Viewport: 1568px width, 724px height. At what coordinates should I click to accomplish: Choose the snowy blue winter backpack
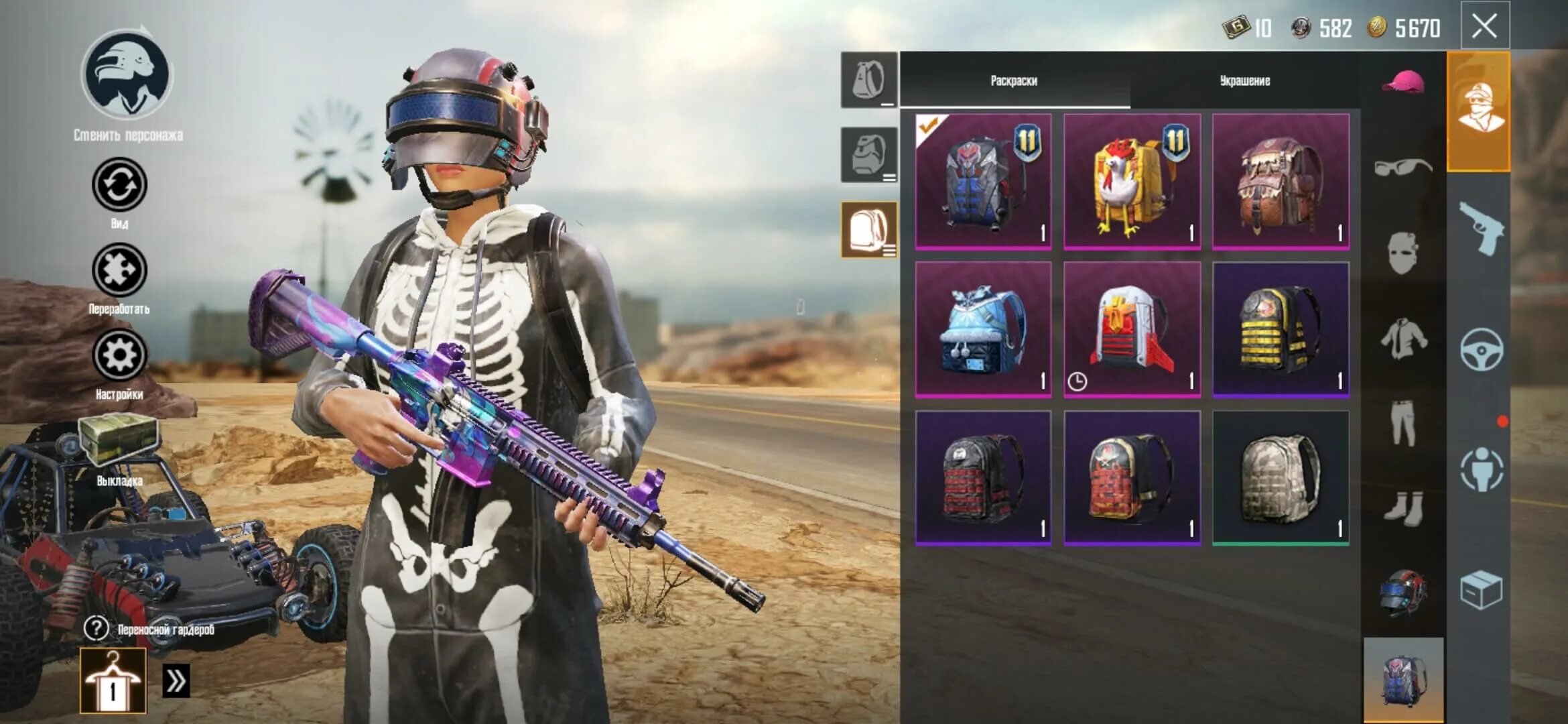(x=983, y=329)
